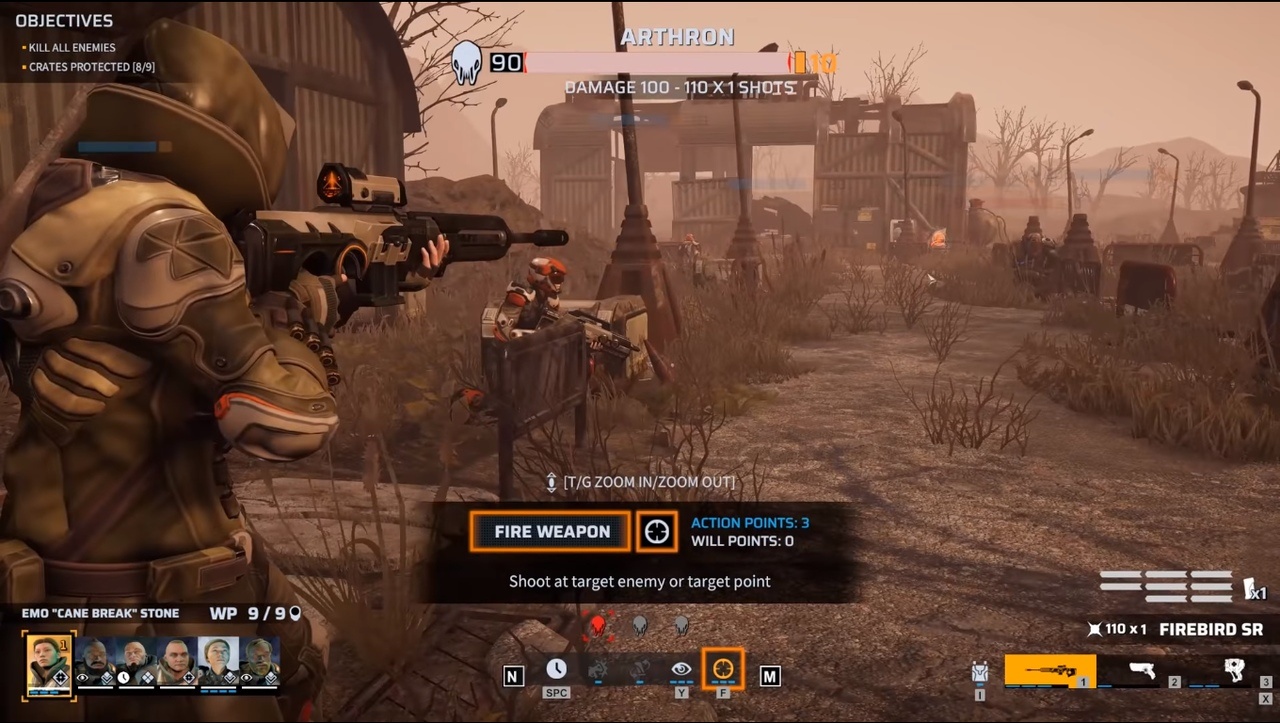This screenshot has height=723, width=1280.
Task: Select the orange crosshair icon in ability bar
Action: pyautogui.click(x=722, y=669)
